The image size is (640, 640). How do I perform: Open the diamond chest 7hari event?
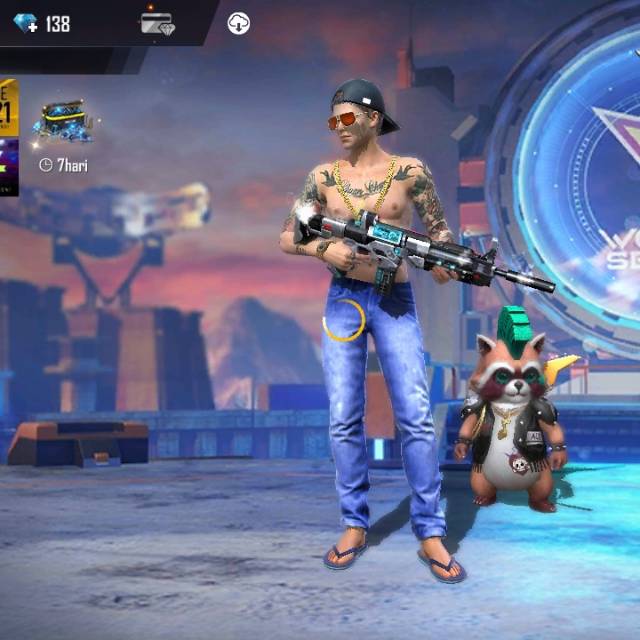click(x=62, y=125)
